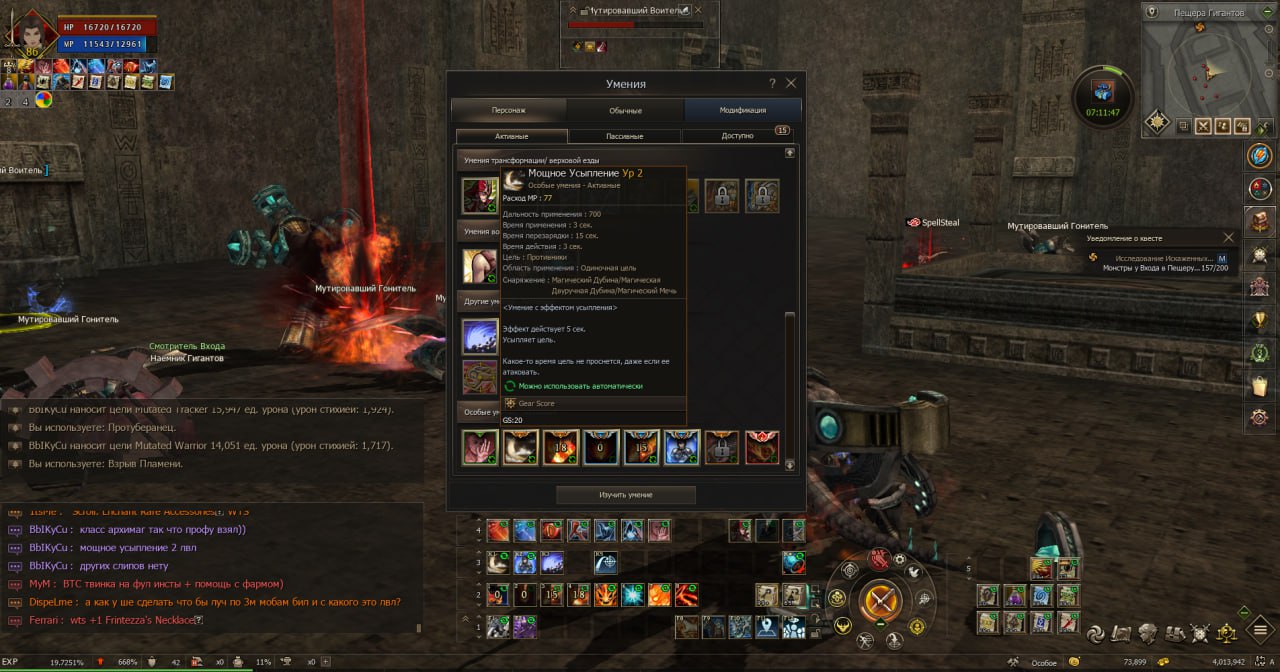1280x672 pixels.
Task: Show the Доступно skills tab
Action: 737,136
